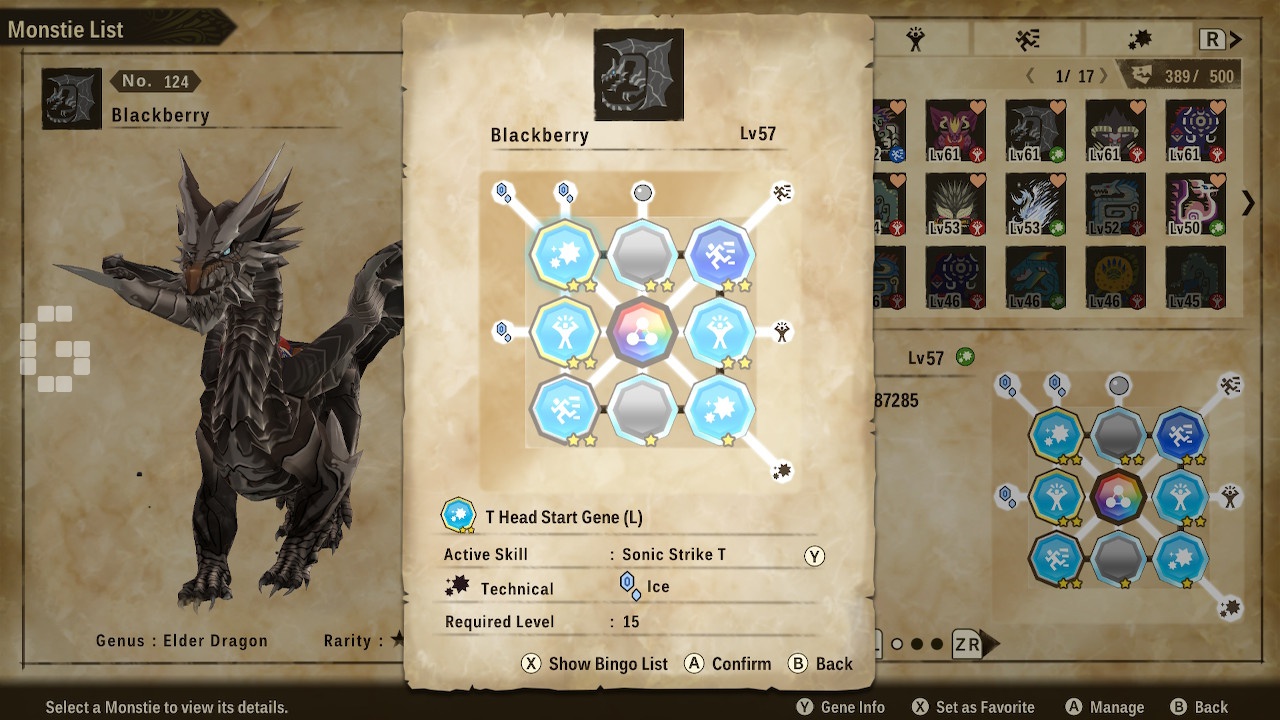Viewport: 1280px width, 720px height.
Task: Choose the two-star gray gene in the popup
Action: click(x=642, y=255)
